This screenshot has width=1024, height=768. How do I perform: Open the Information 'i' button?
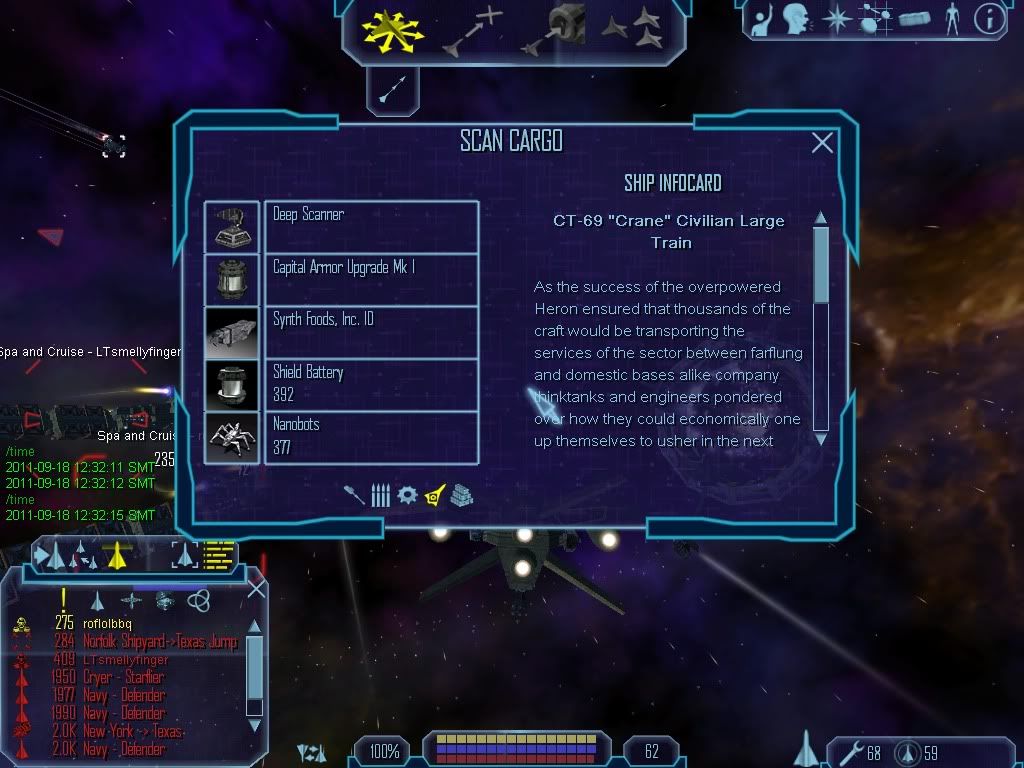pos(988,19)
